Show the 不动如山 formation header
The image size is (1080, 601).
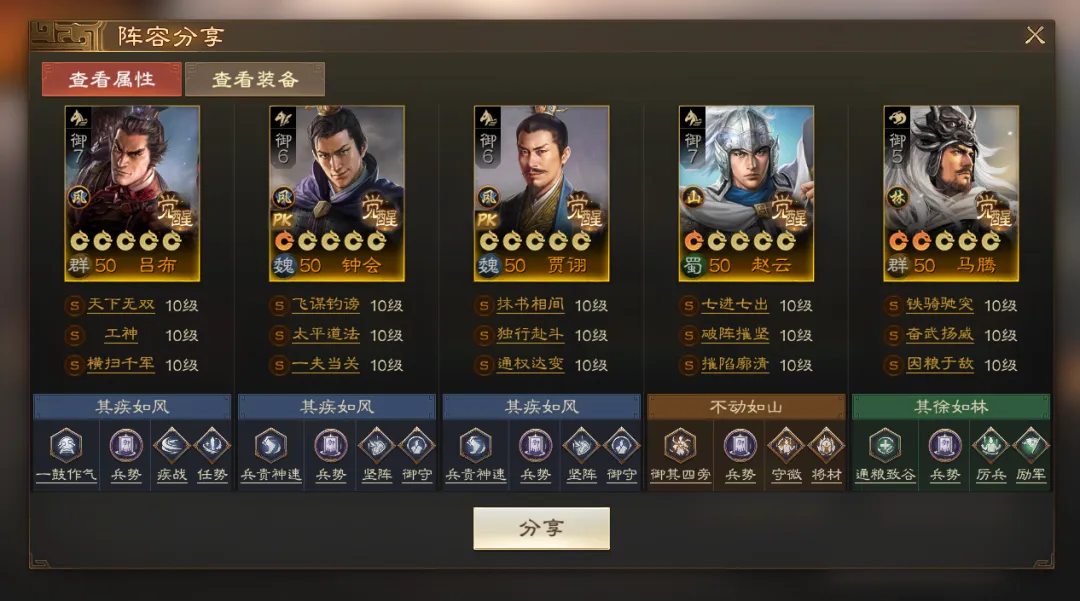tap(746, 407)
